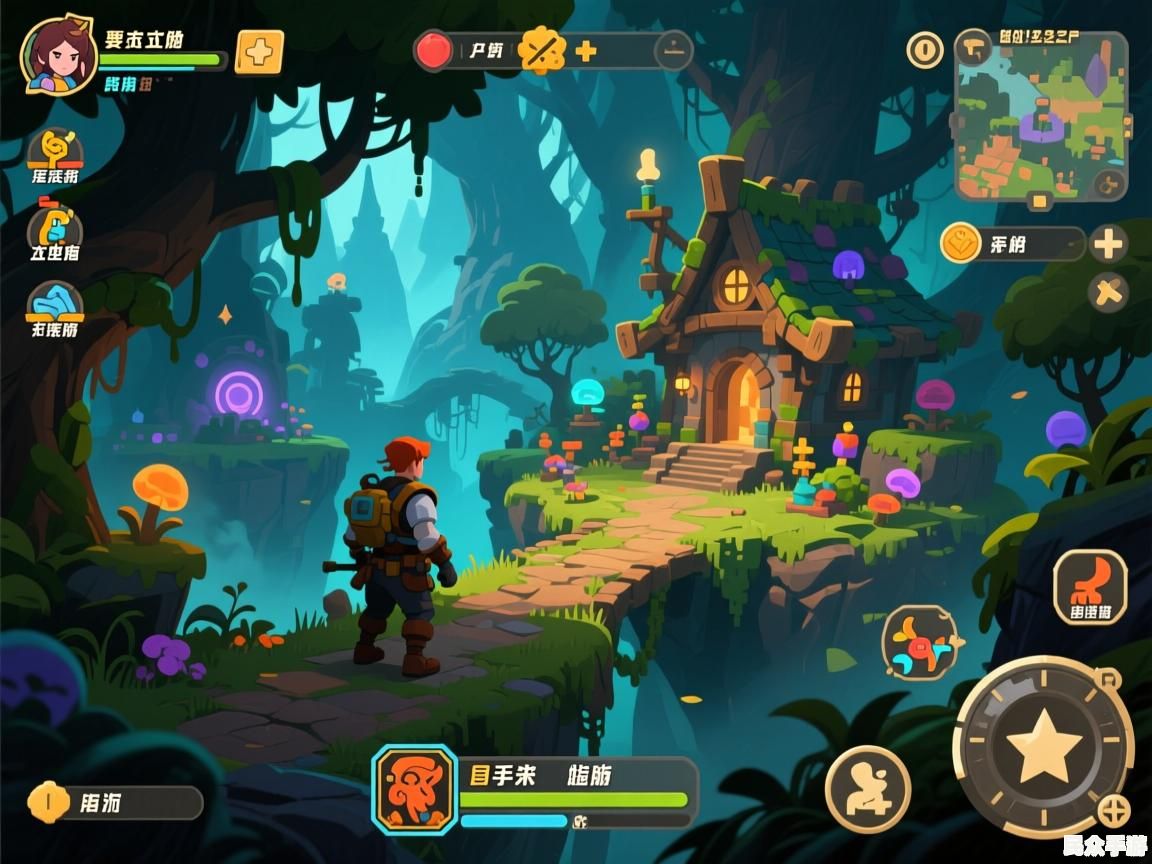Select the orange octopus portrait at the bottom
The image size is (1152, 864).
[x=415, y=789]
